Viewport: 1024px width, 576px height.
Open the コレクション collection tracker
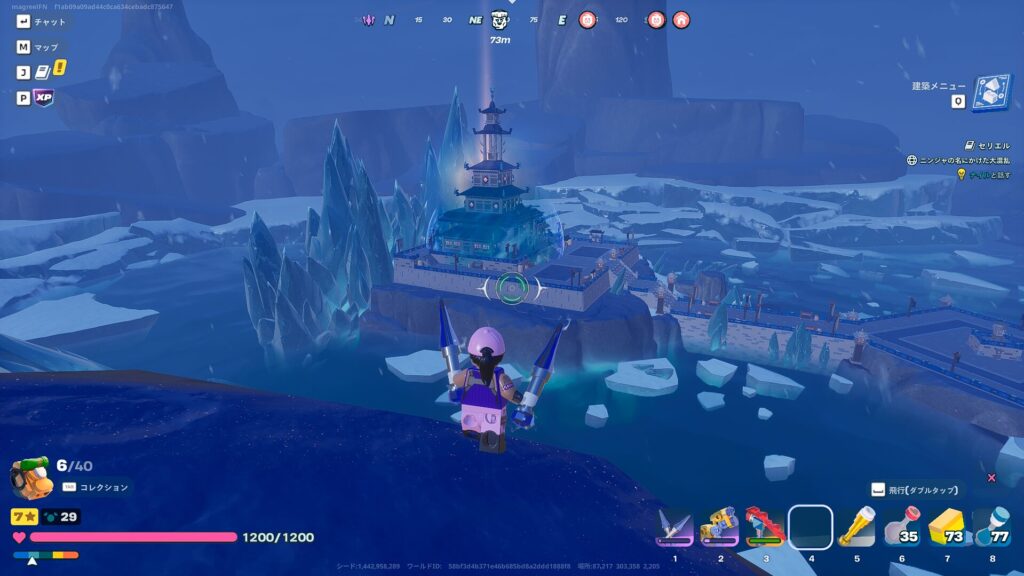(x=97, y=487)
